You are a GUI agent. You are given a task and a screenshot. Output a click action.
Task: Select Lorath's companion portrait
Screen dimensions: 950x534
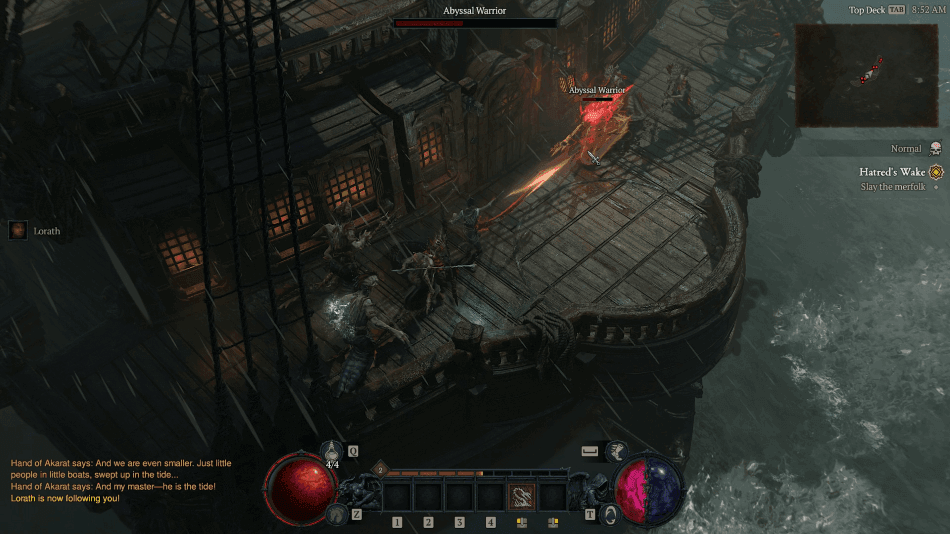tap(18, 230)
